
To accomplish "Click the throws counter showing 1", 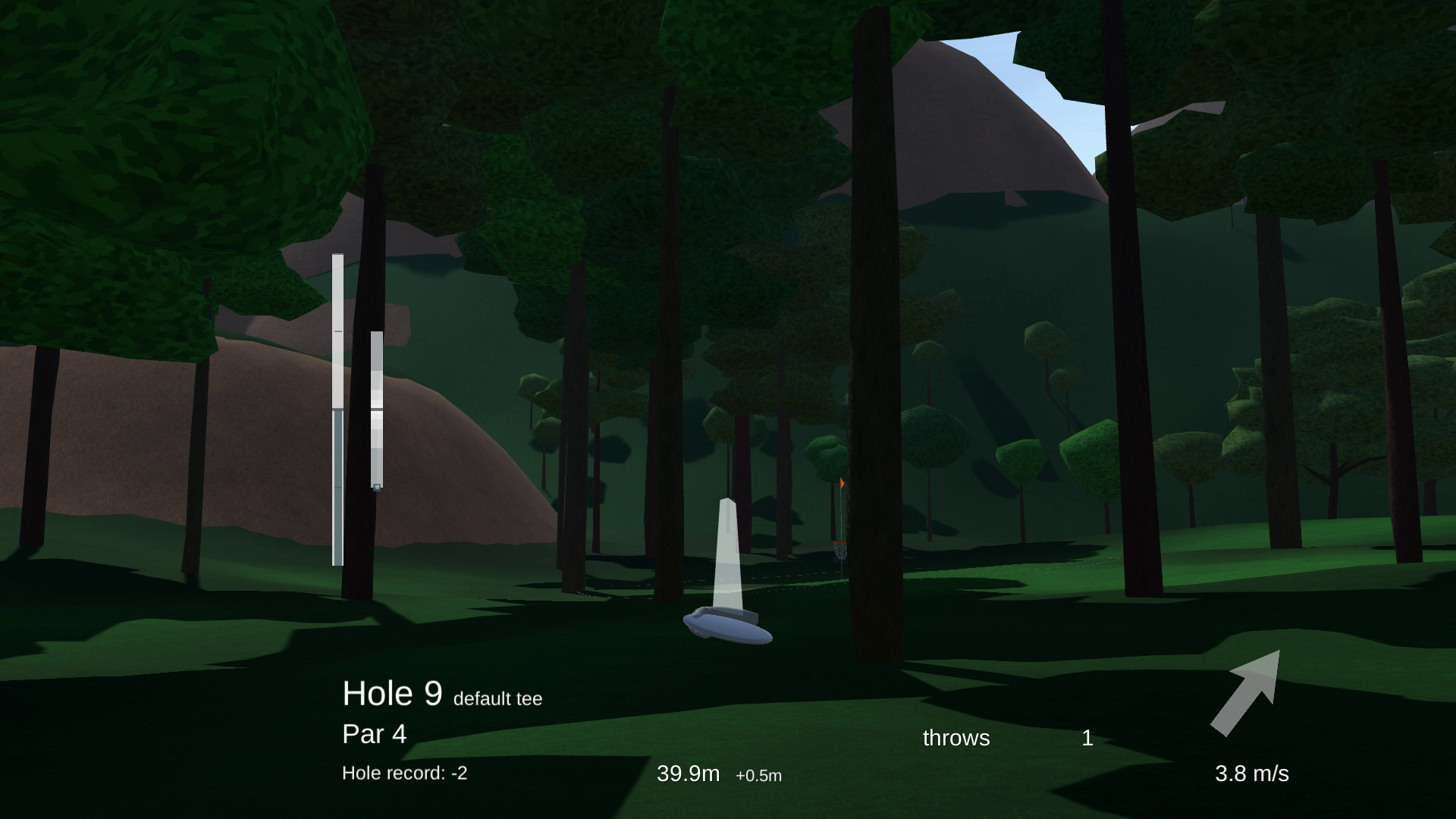I will click(1087, 738).
